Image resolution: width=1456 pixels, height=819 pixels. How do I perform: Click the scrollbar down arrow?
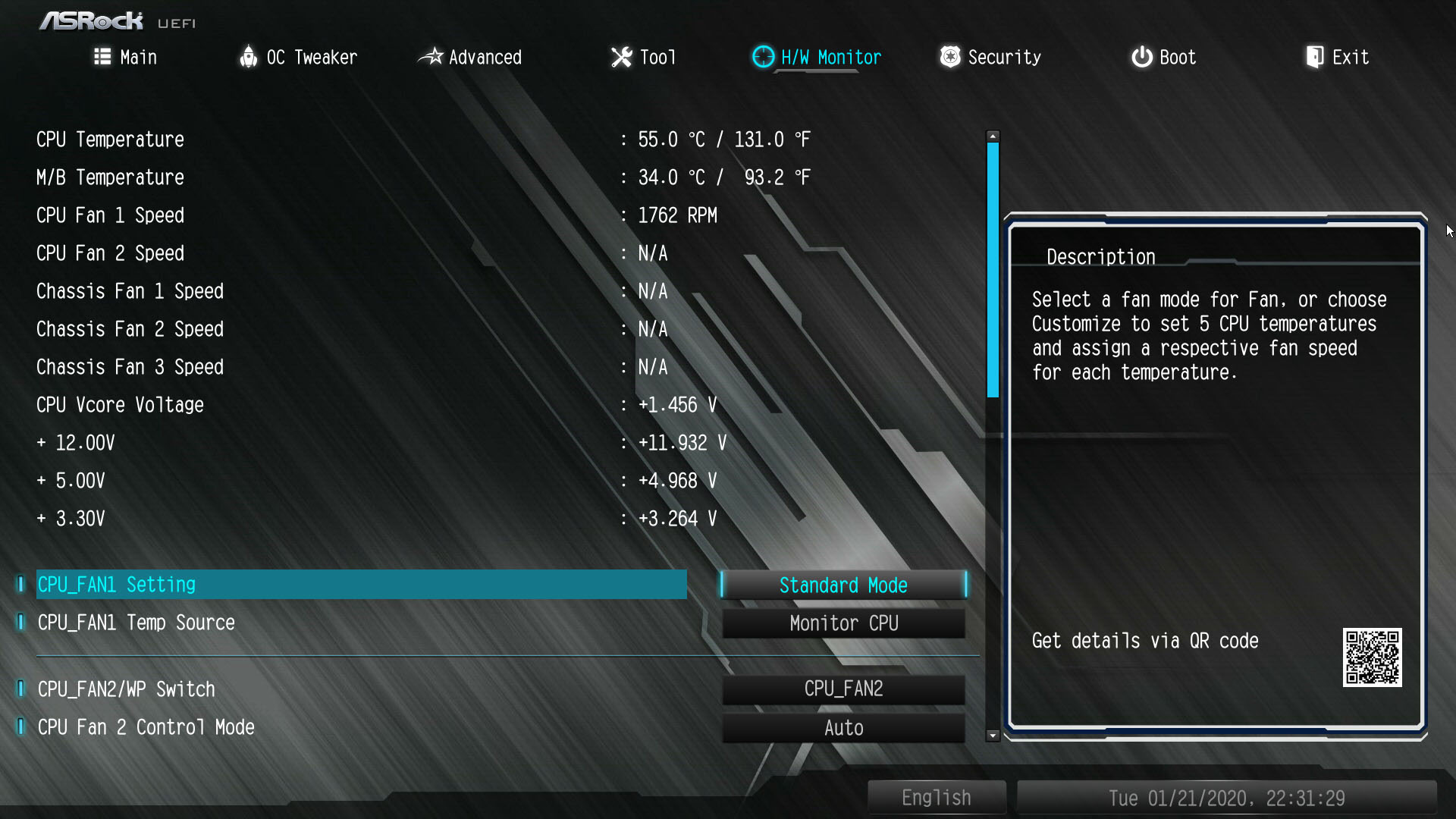[993, 736]
